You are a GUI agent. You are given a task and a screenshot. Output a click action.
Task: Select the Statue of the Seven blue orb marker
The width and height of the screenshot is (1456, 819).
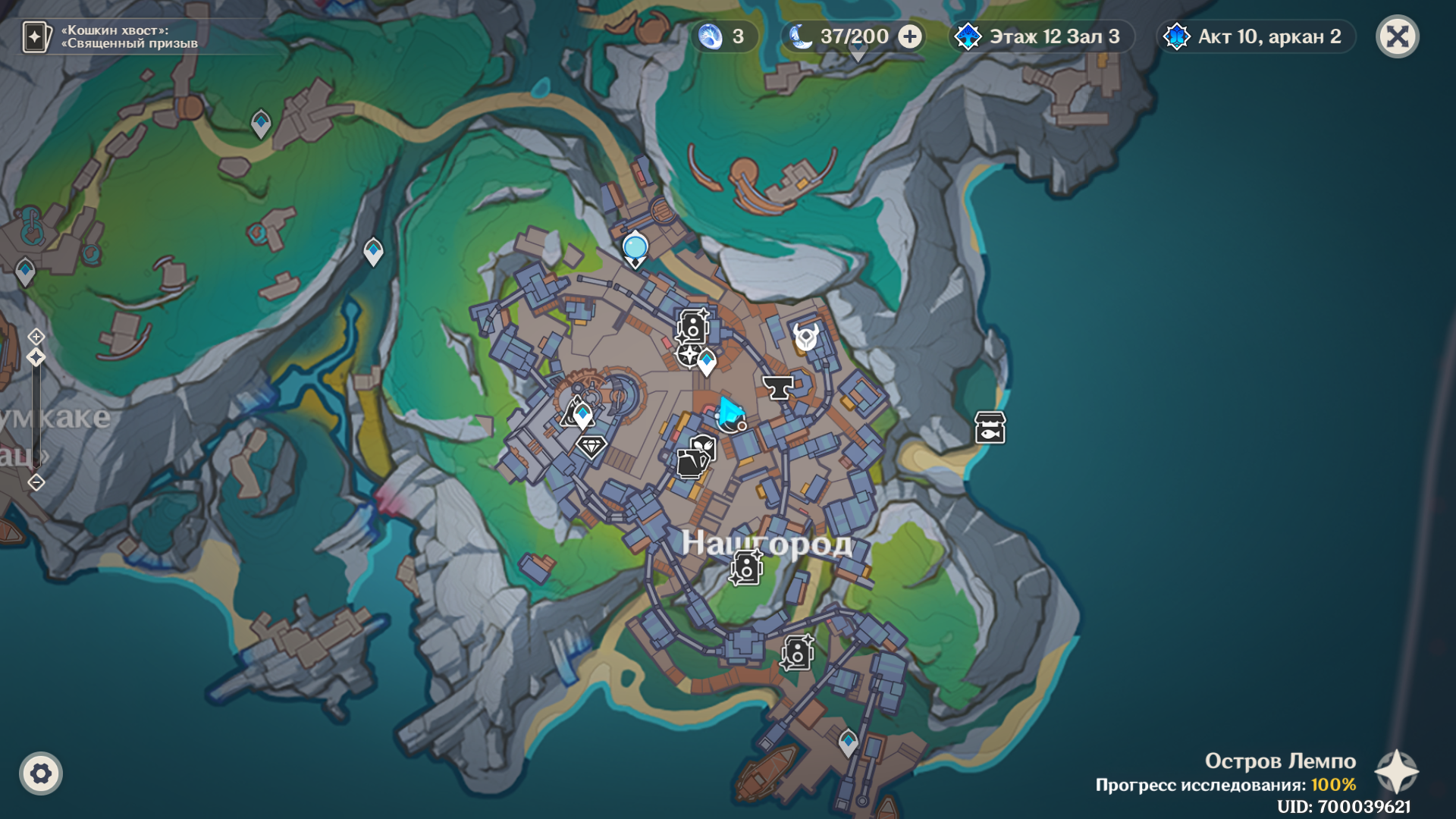point(635,248)
